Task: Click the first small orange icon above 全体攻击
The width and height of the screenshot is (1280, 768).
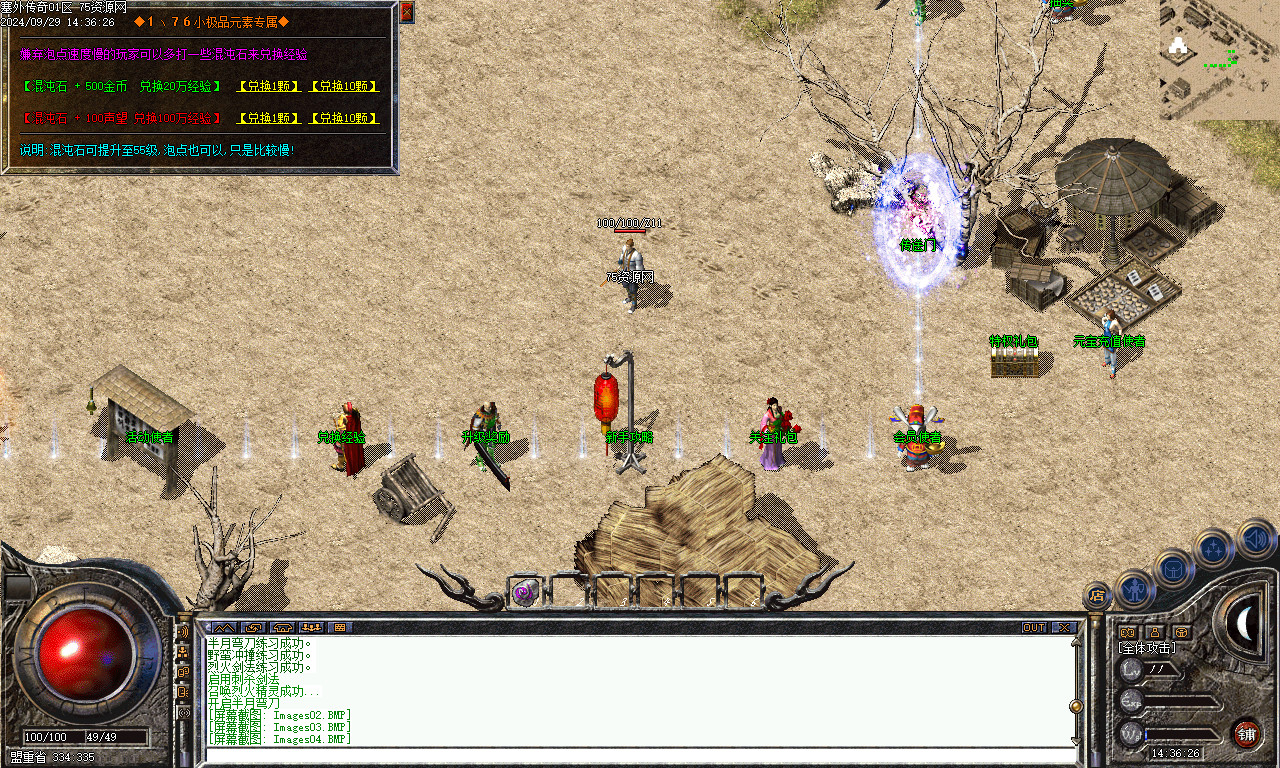Action: 1128,632
